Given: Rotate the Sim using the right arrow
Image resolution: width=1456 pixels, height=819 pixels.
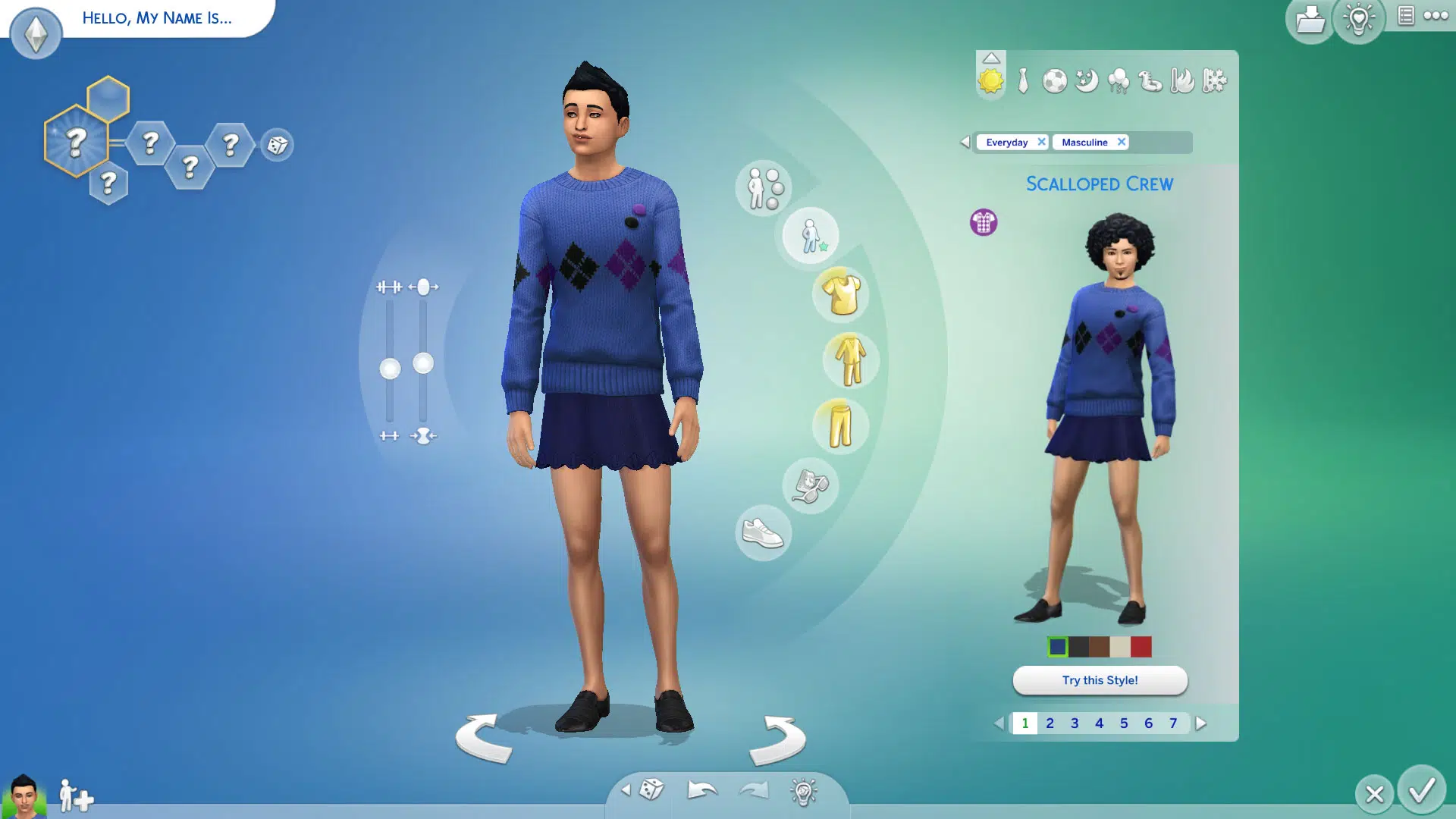Looking at the screenshot, I should point(777,739).
